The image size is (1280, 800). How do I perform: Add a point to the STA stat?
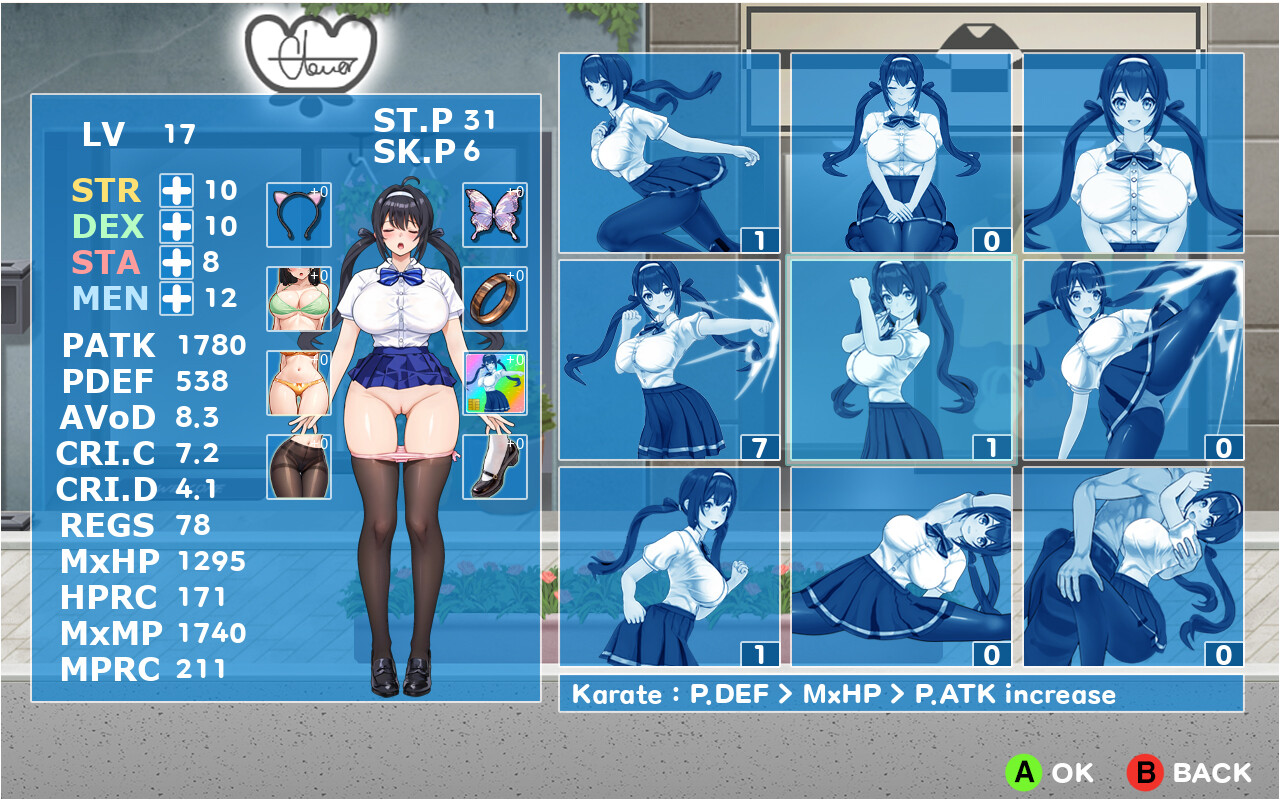coord(176,263)
